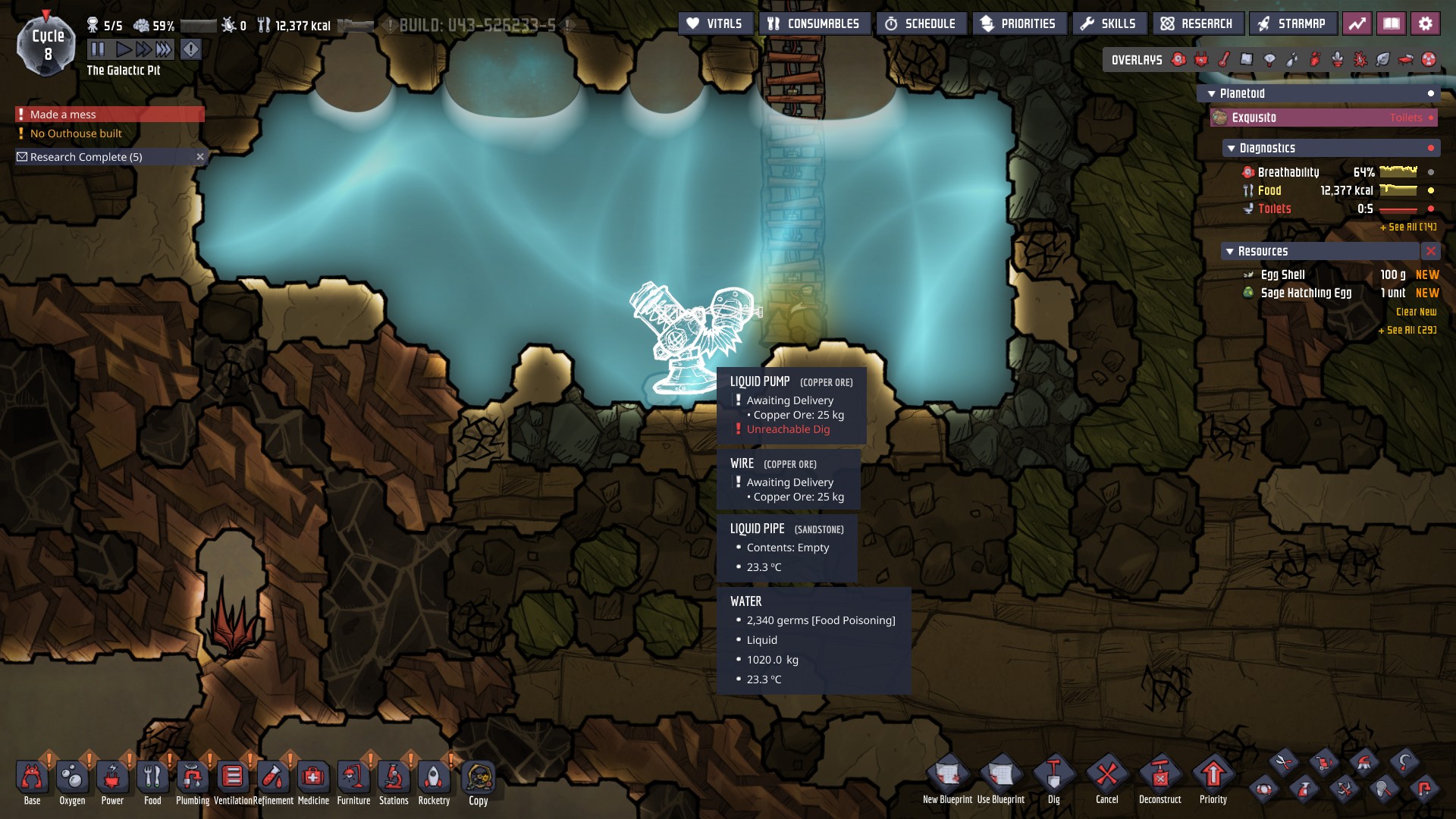The height and width of the screenshot is (819, 1456).
Task: Open the Priorities screen
Action: click(x=1018, y=24)
